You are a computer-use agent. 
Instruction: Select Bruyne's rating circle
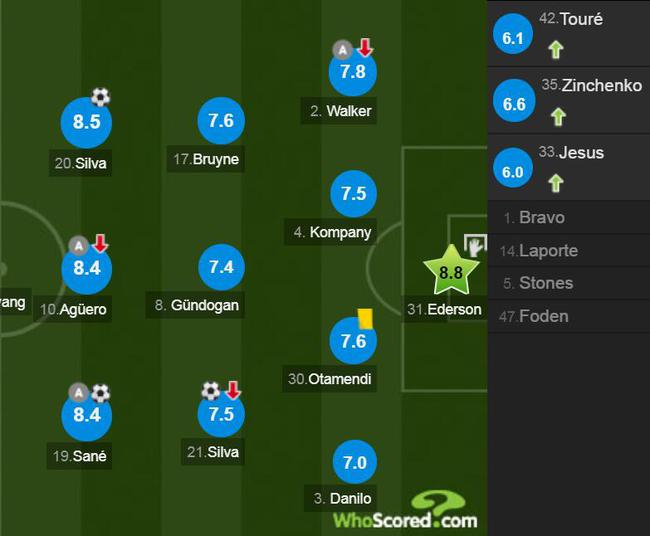221,121
